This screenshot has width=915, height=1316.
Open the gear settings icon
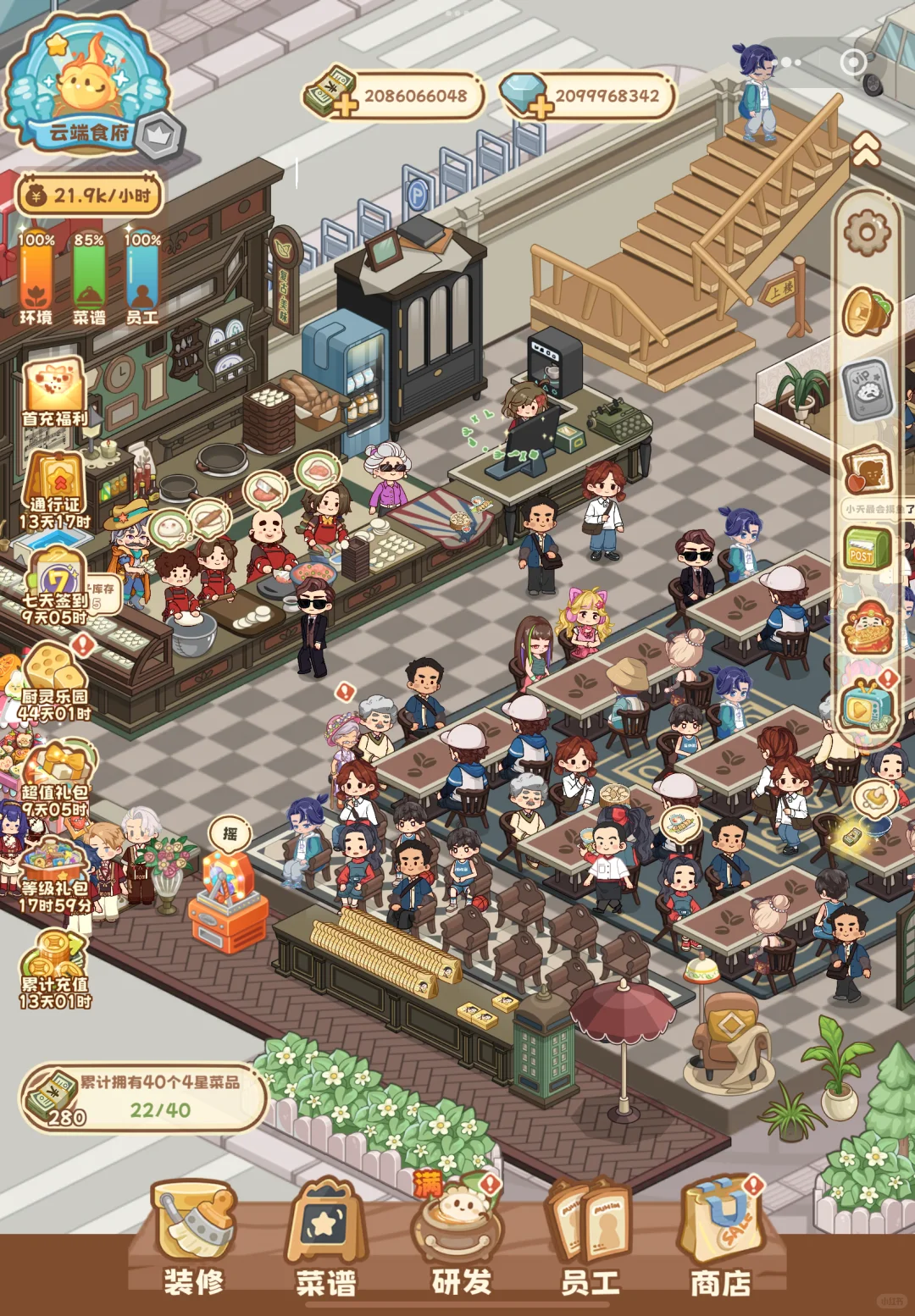[x=868, y=231]
